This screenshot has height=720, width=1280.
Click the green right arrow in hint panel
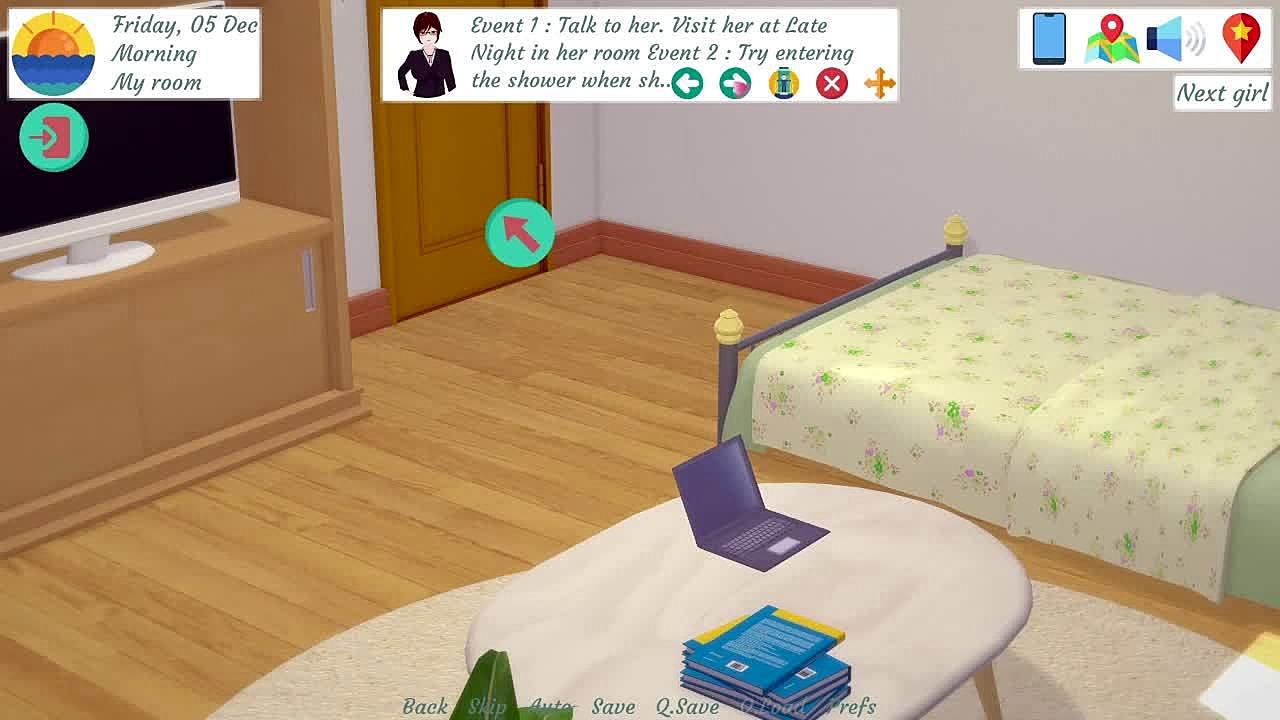point(735,84)
